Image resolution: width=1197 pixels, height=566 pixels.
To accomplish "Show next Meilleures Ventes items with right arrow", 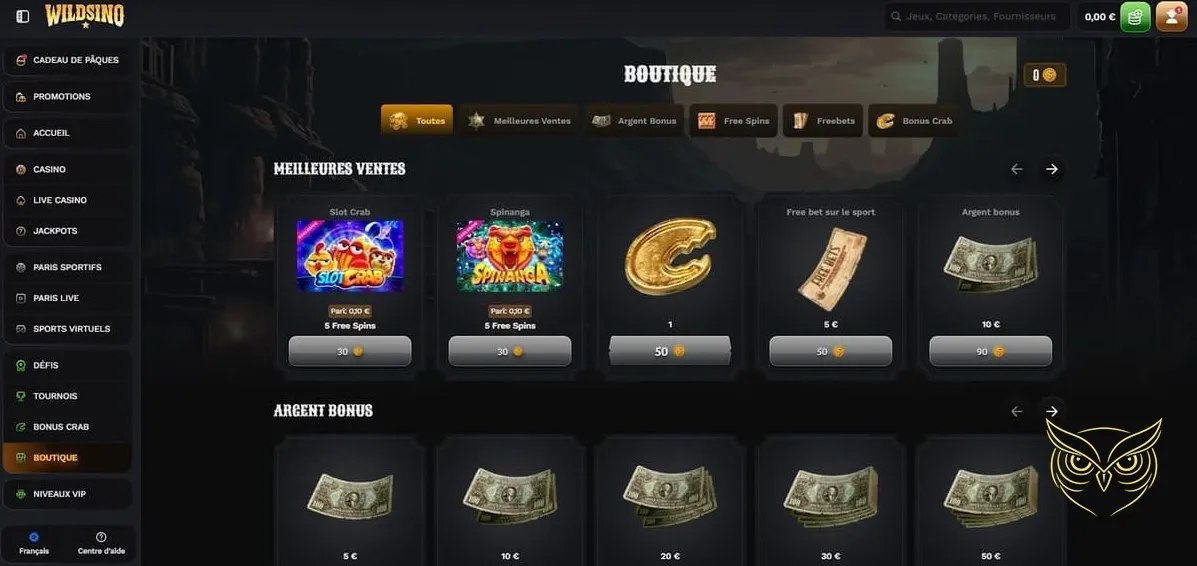I will [1051, 169].
